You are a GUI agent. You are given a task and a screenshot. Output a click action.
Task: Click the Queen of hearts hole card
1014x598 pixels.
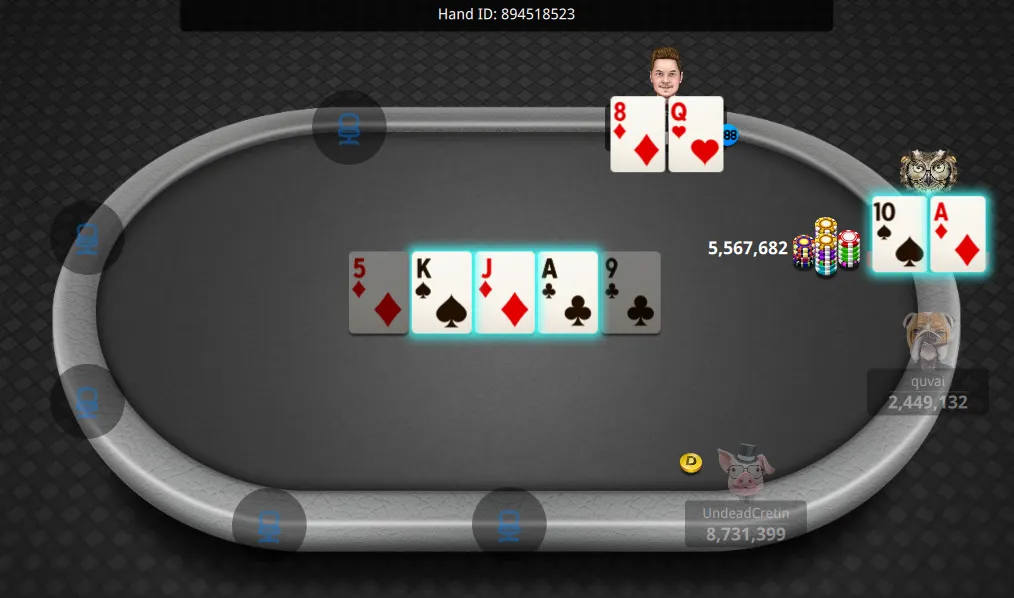tap(696, 134)
